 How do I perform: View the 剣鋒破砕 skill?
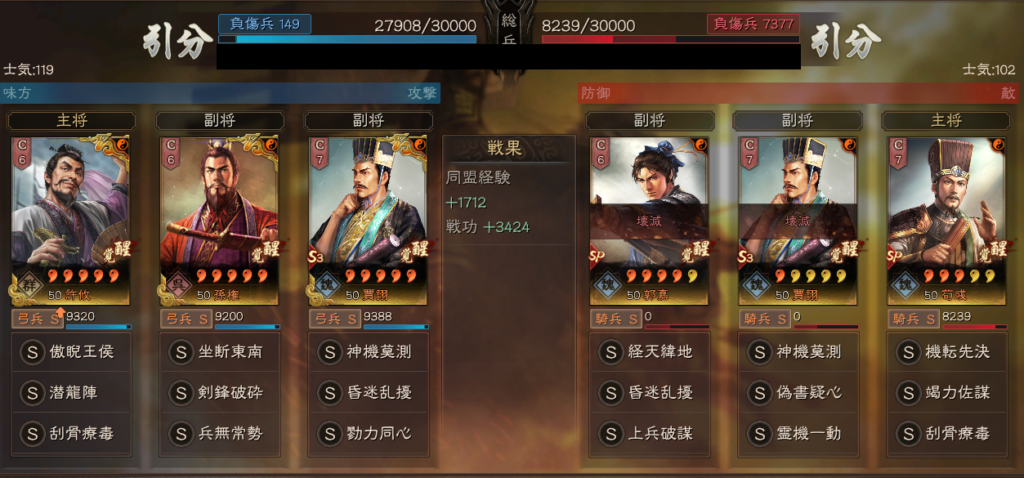coord(219,393)
